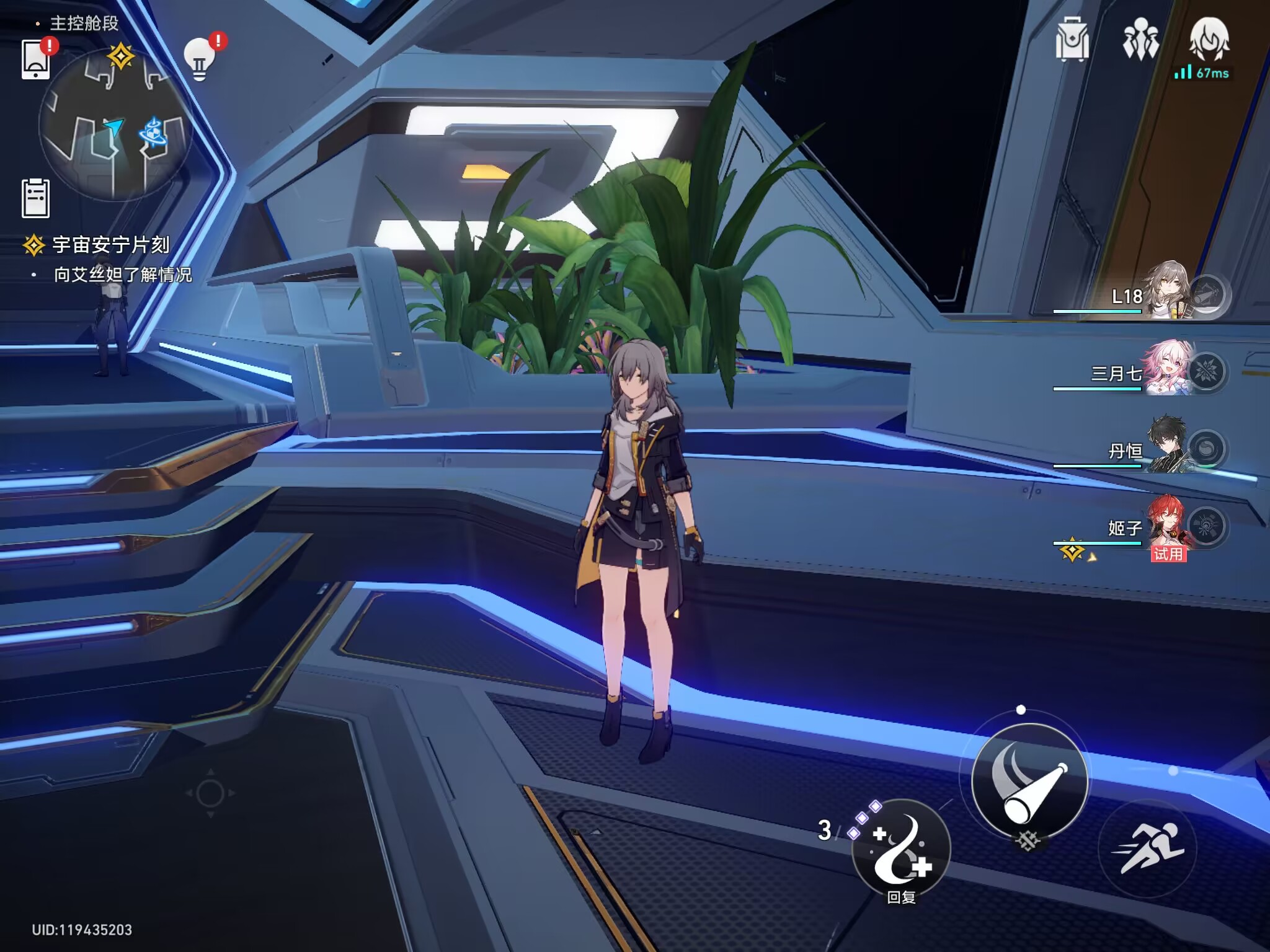Open the character portrait menu icon
This screenshot has width=1270, height=952.
[x=1209, y=40]
